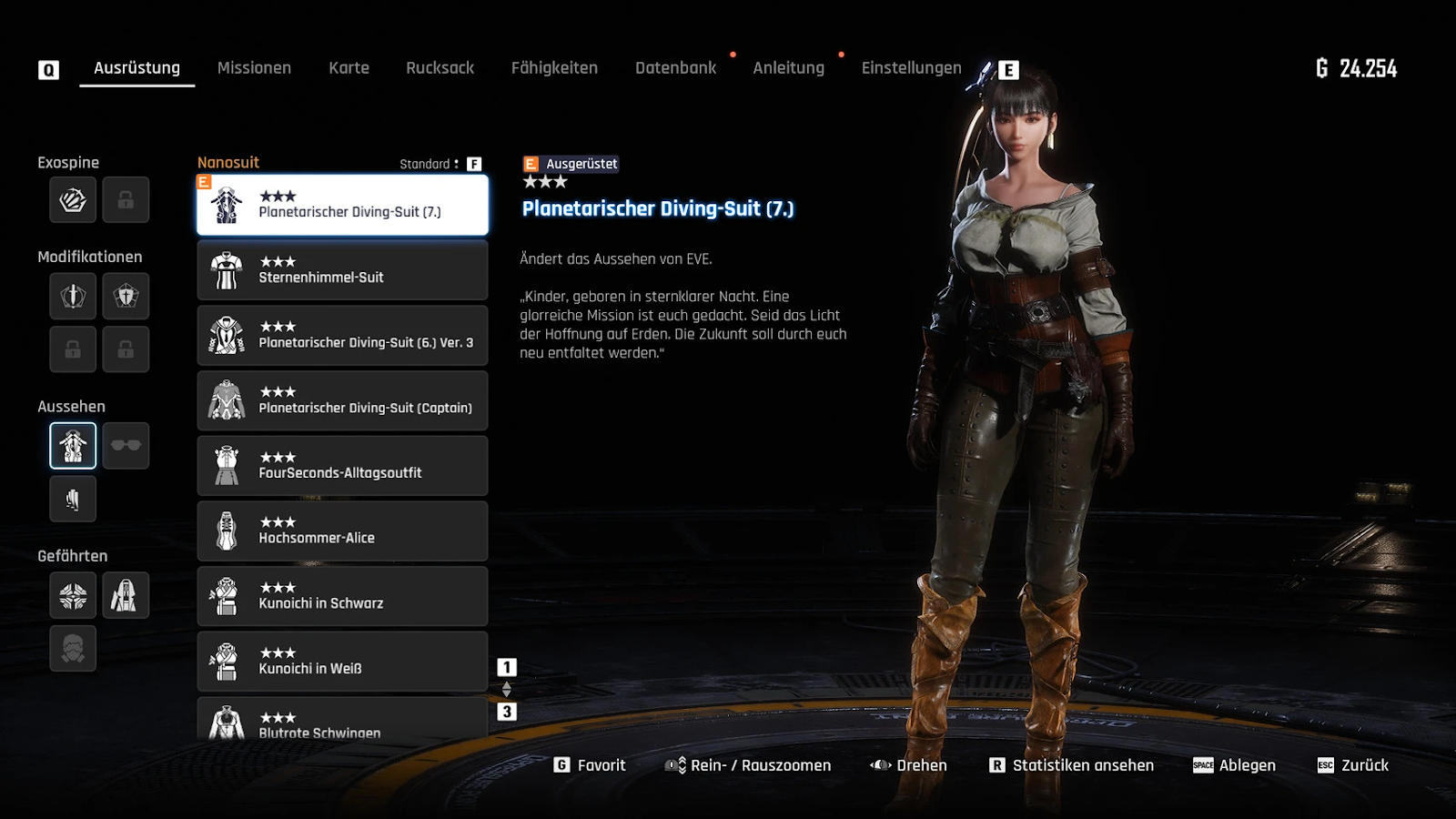Switch to the Missionen tab
This screenshot has height=819, width=1456.
(254, 68)
